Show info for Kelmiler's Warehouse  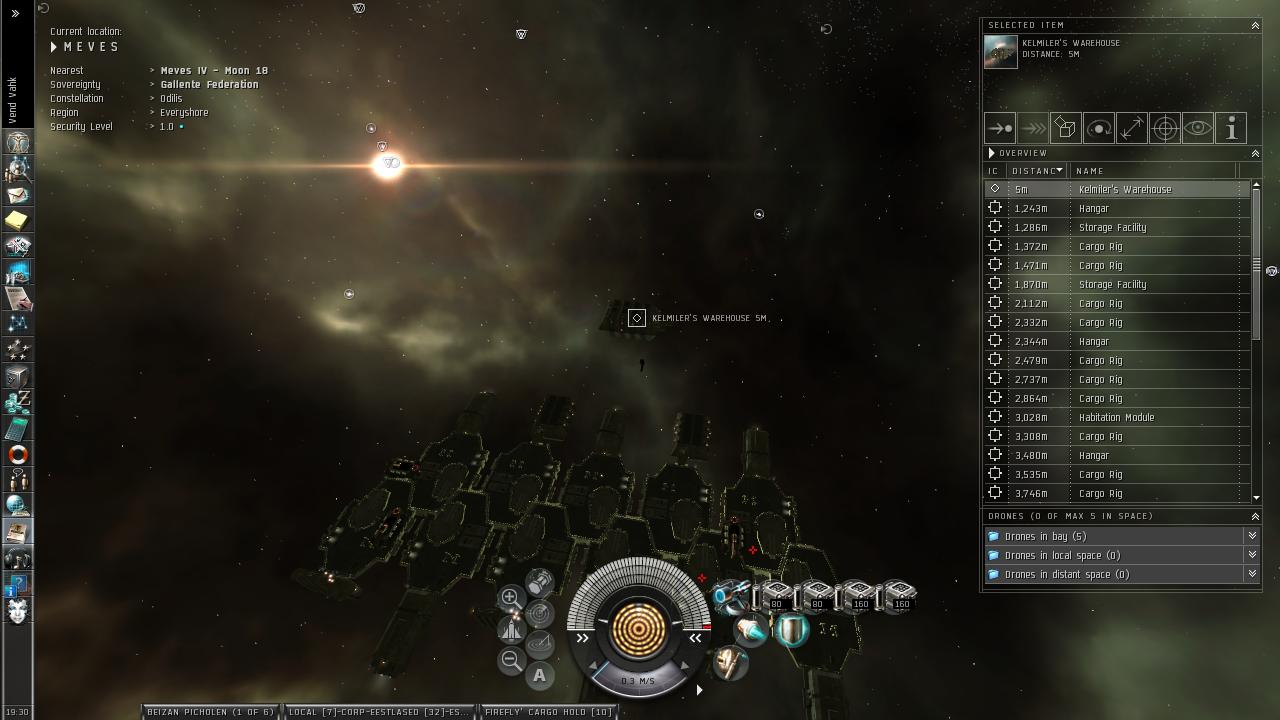click(1231, 128)
